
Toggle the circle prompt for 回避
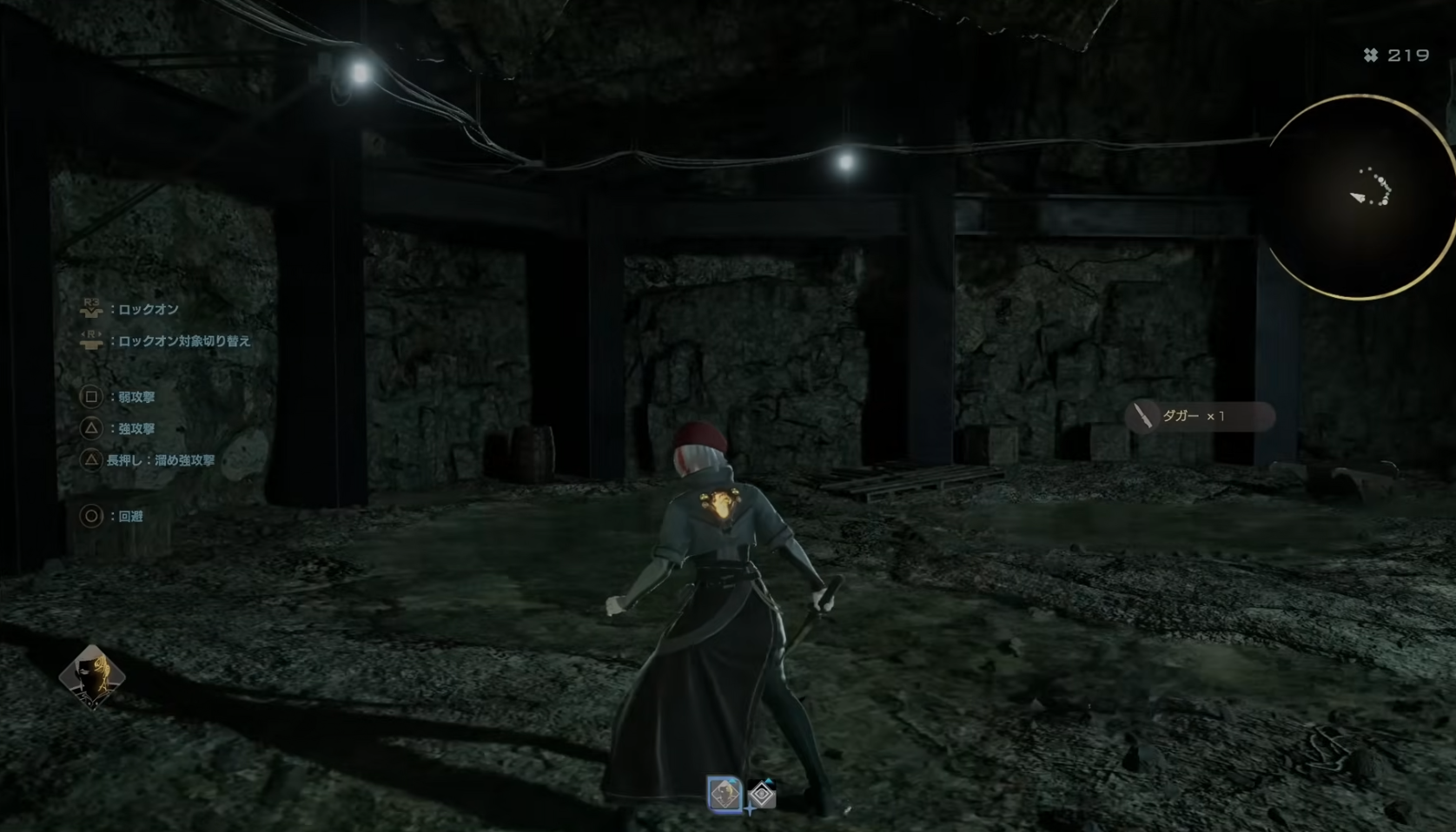pos(91,514)
